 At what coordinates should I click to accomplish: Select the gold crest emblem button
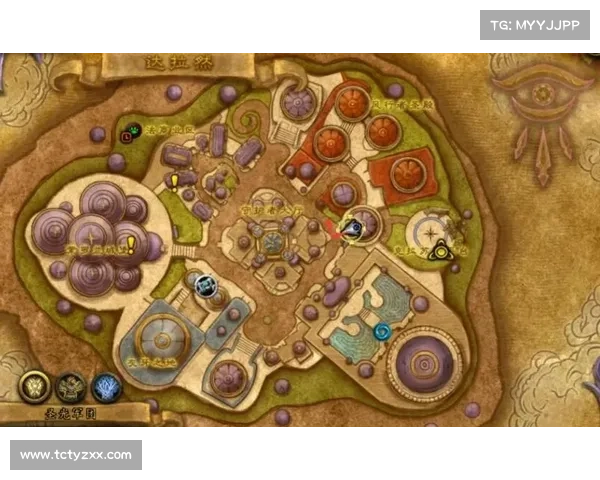(x=33, y=386)
